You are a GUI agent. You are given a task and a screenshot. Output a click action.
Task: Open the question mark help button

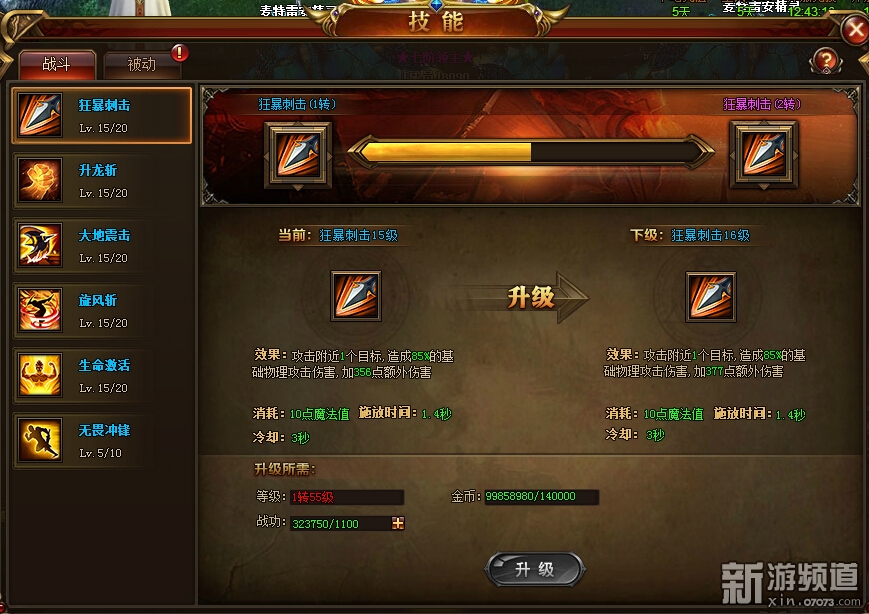[x=825, y=61]
